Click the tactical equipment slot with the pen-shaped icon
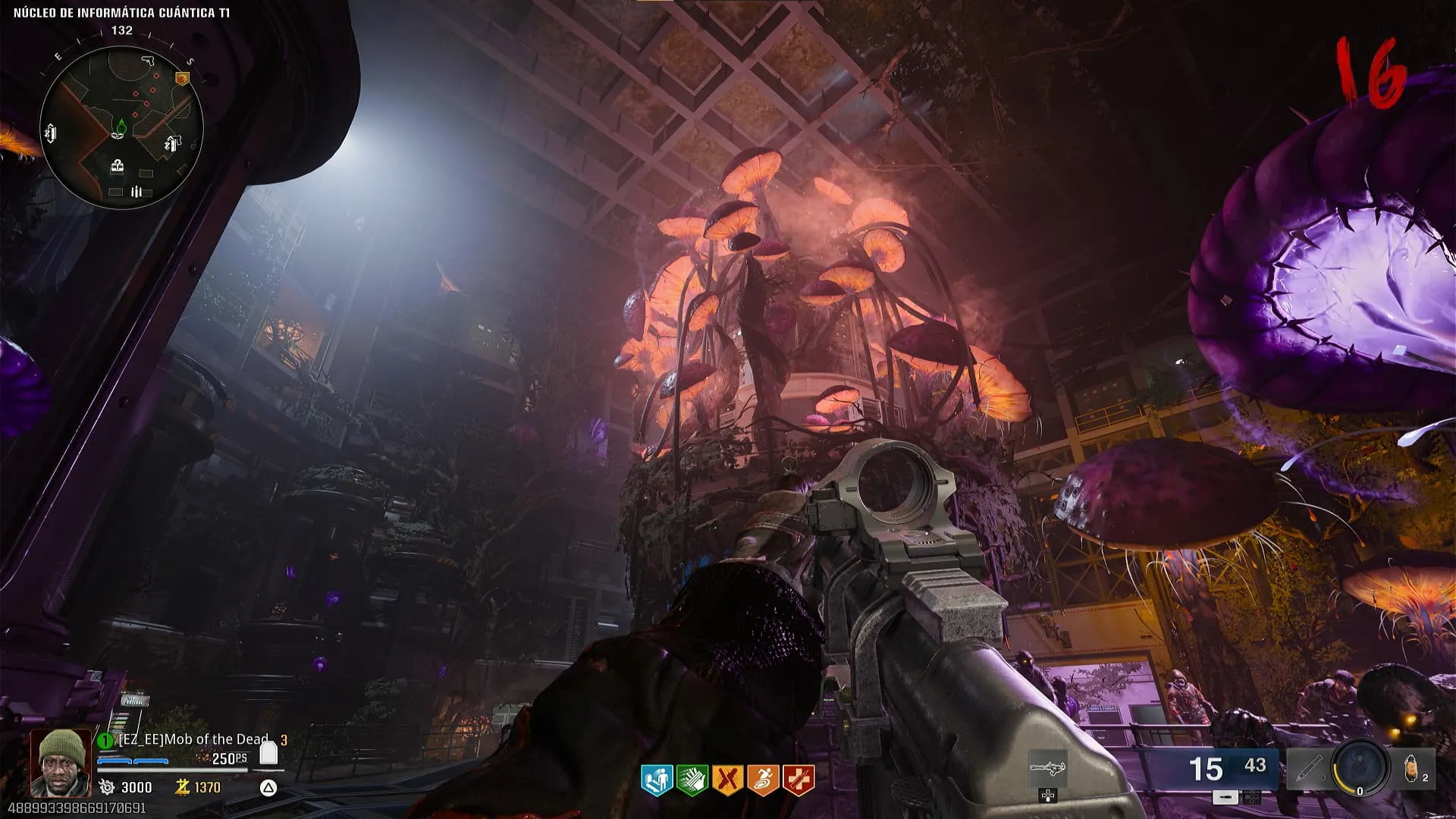This screenshot has width=1456, height=819. [1307, 769]
